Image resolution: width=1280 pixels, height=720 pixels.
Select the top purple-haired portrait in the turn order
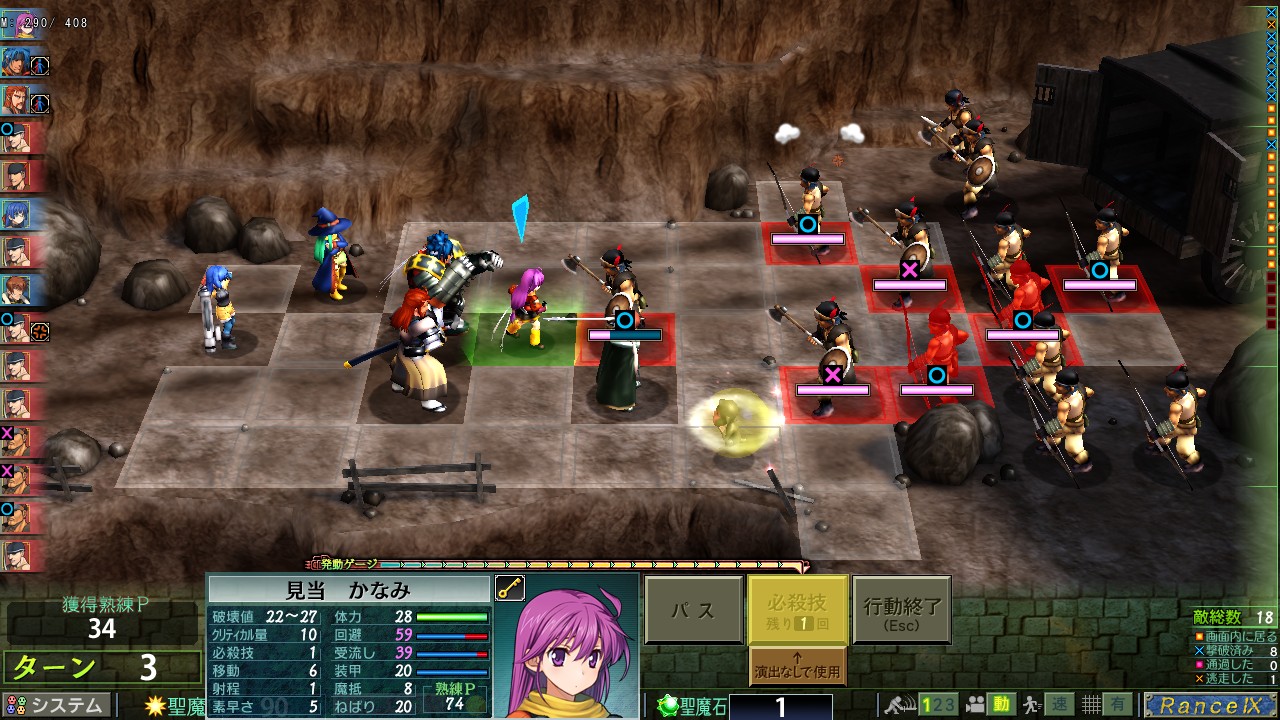20,25
